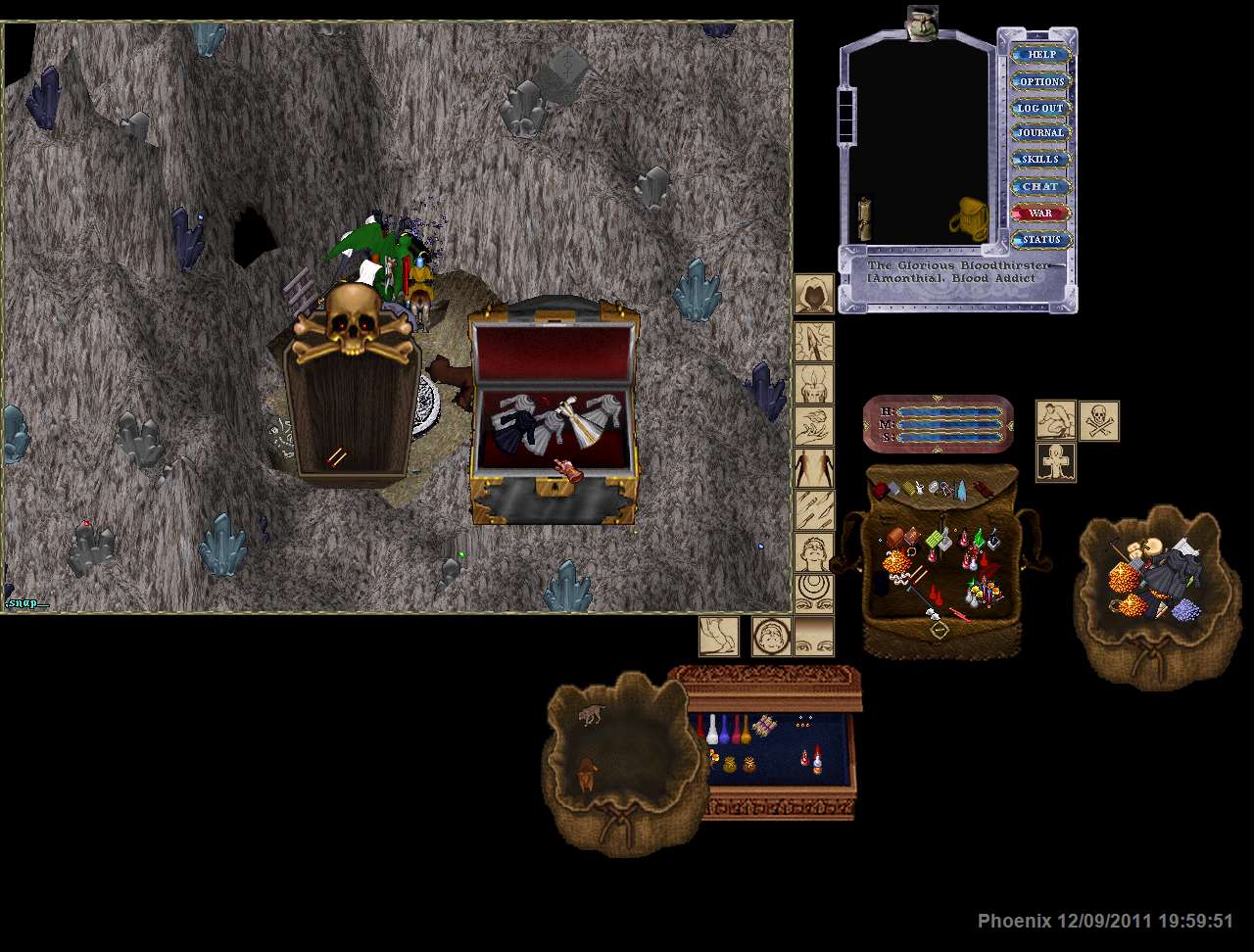Select the rolled scroll on the paperdoll
1254x952 pixels.
(x=865, y=218)
